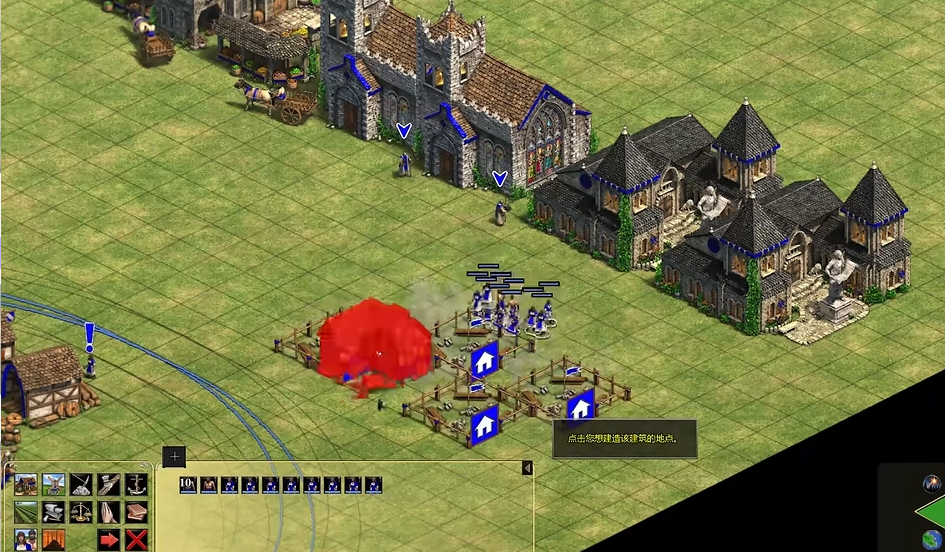Choose the University books icon
Image resolution: width=945 pixels, height=552 pixels.
tap(136, 512)
